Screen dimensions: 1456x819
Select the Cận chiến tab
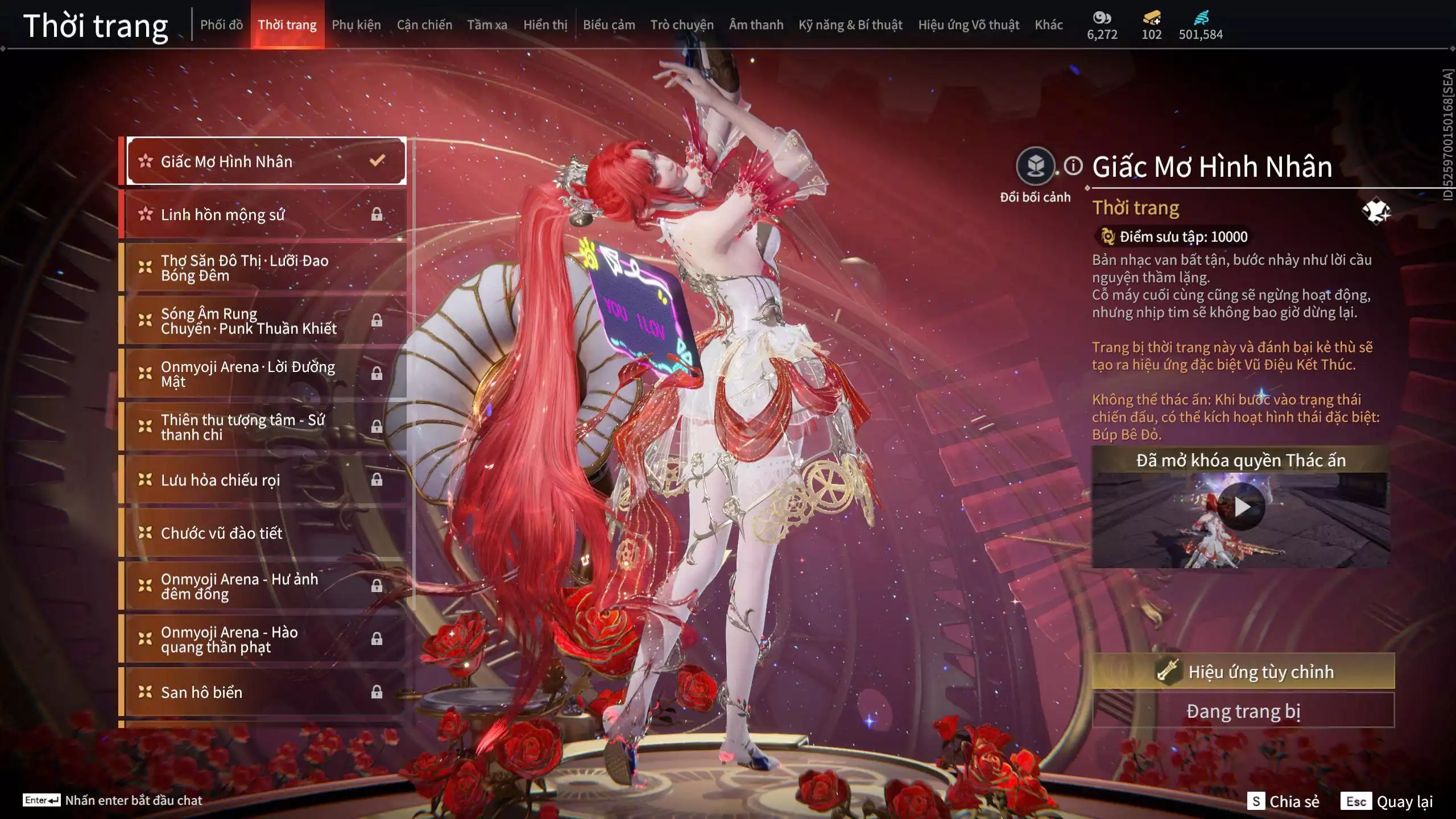pyautogui.click(x=424, y=25)
